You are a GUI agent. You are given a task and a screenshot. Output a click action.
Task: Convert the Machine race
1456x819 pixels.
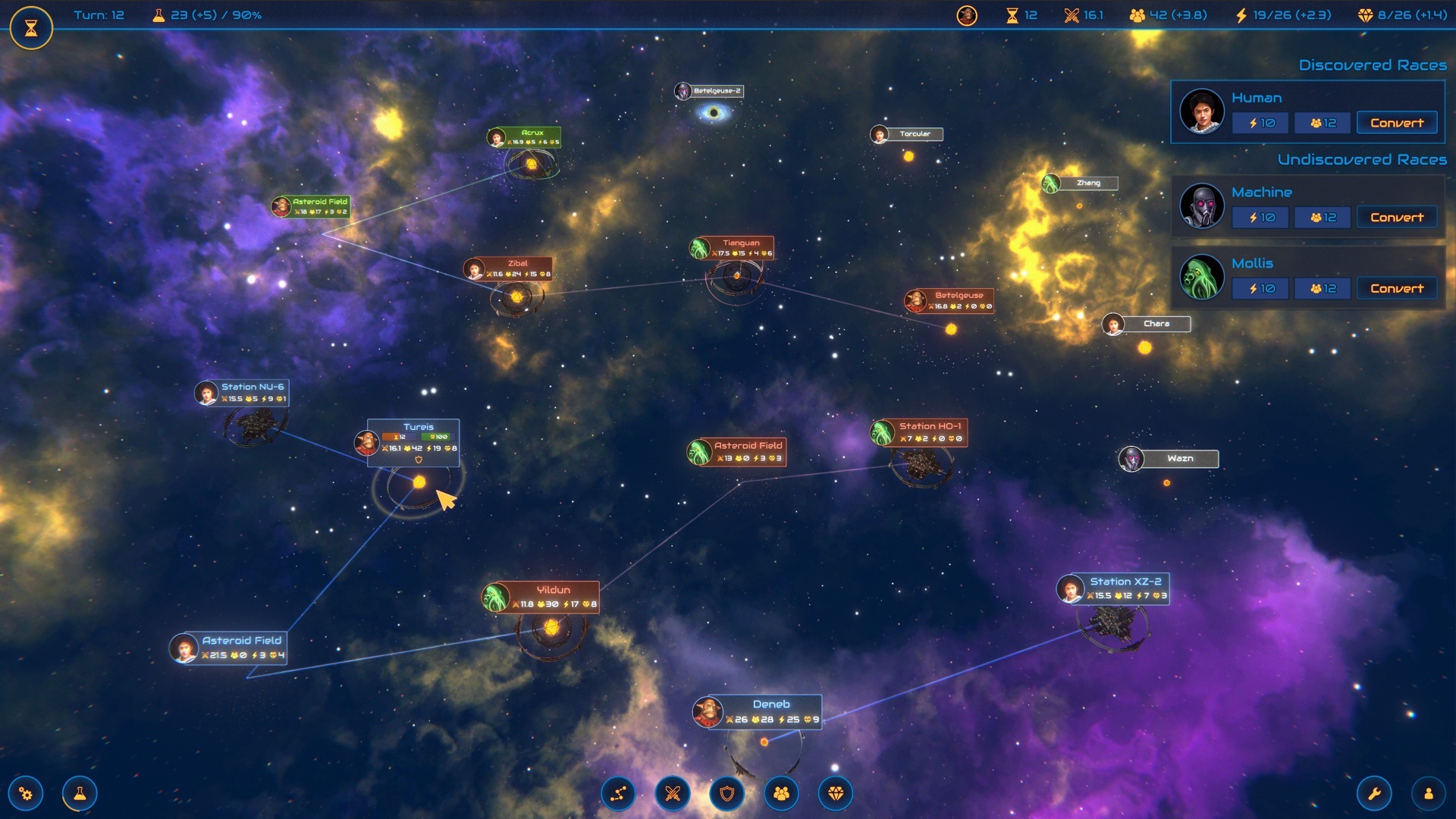pos(1396,218)
